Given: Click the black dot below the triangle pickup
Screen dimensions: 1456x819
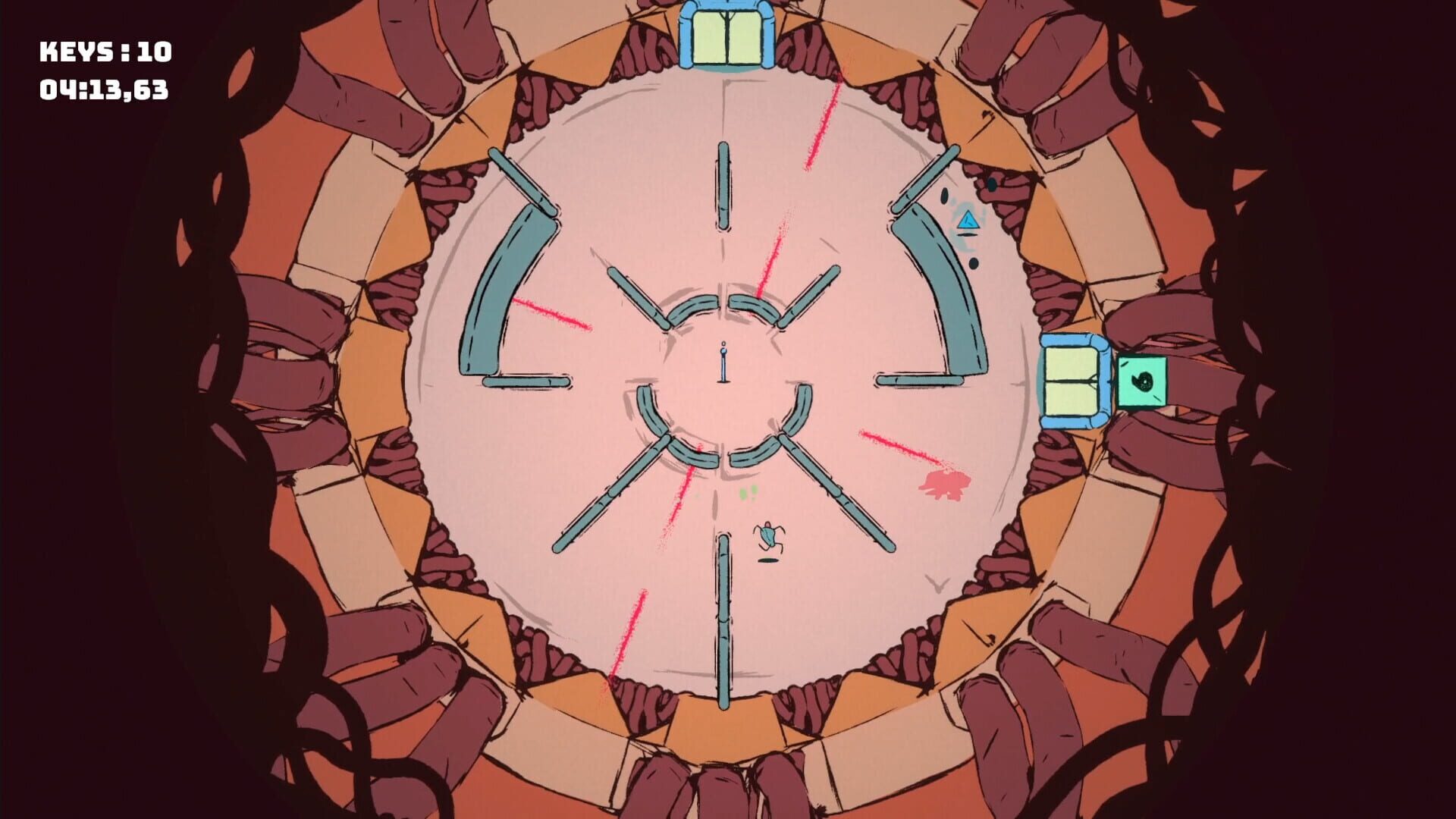Looking at the screenshot, I should click(973, 262).
